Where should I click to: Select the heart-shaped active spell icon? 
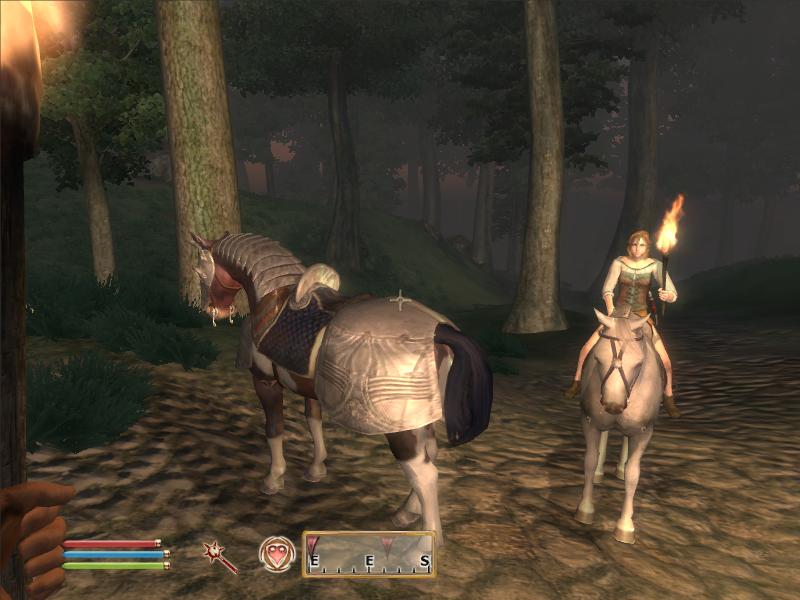point(277,554)
